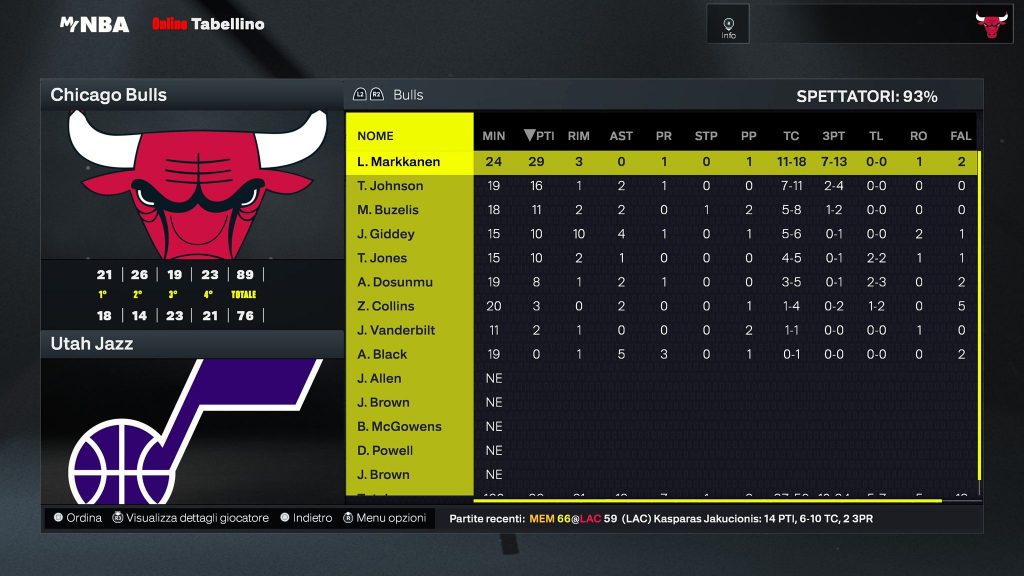The height and width of the screenshot is (576, 1024).
Task: Open the Info icon at top
Action: pos(728,24)
